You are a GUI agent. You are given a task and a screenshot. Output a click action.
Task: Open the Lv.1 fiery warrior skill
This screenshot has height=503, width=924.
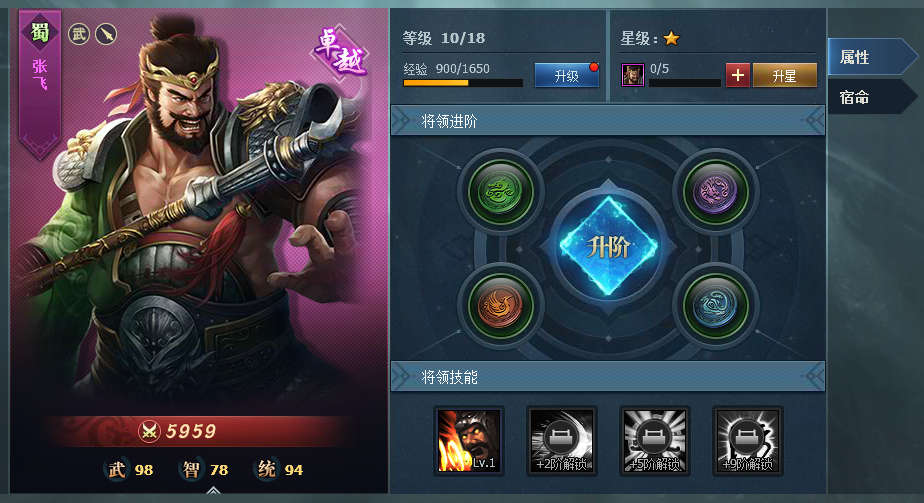point(469,440)
